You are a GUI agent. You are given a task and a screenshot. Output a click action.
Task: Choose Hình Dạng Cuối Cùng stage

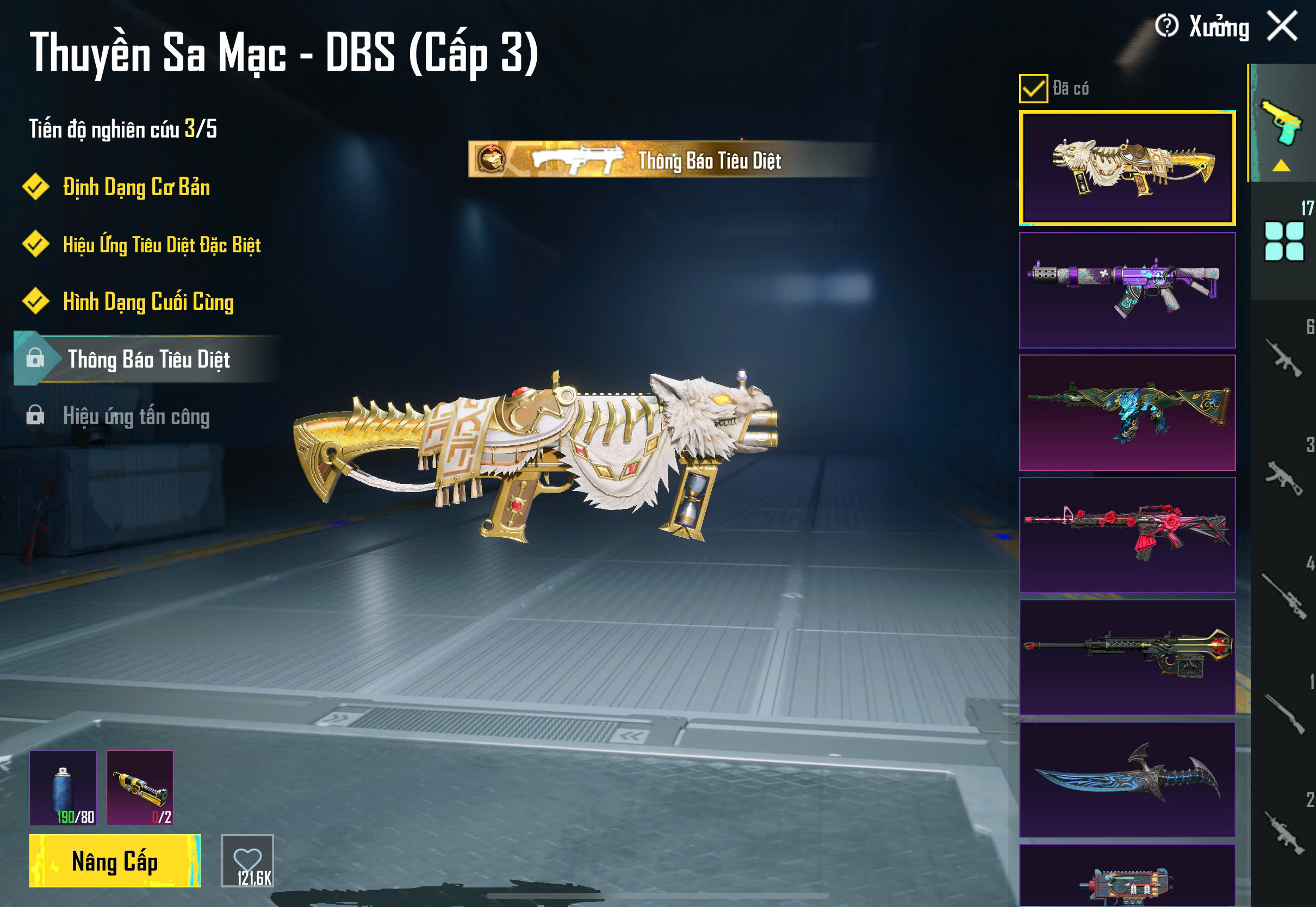[148, 302]
